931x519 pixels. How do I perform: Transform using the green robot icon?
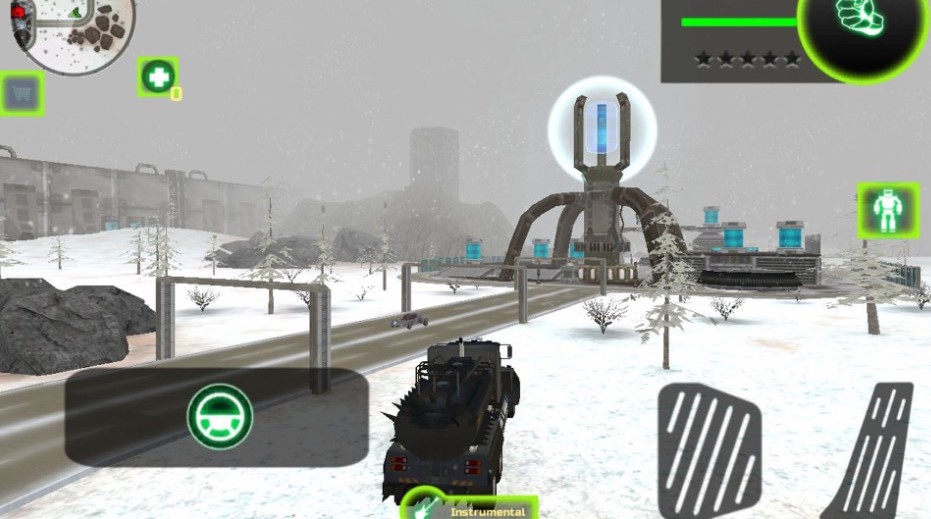[x=888, y=210]
